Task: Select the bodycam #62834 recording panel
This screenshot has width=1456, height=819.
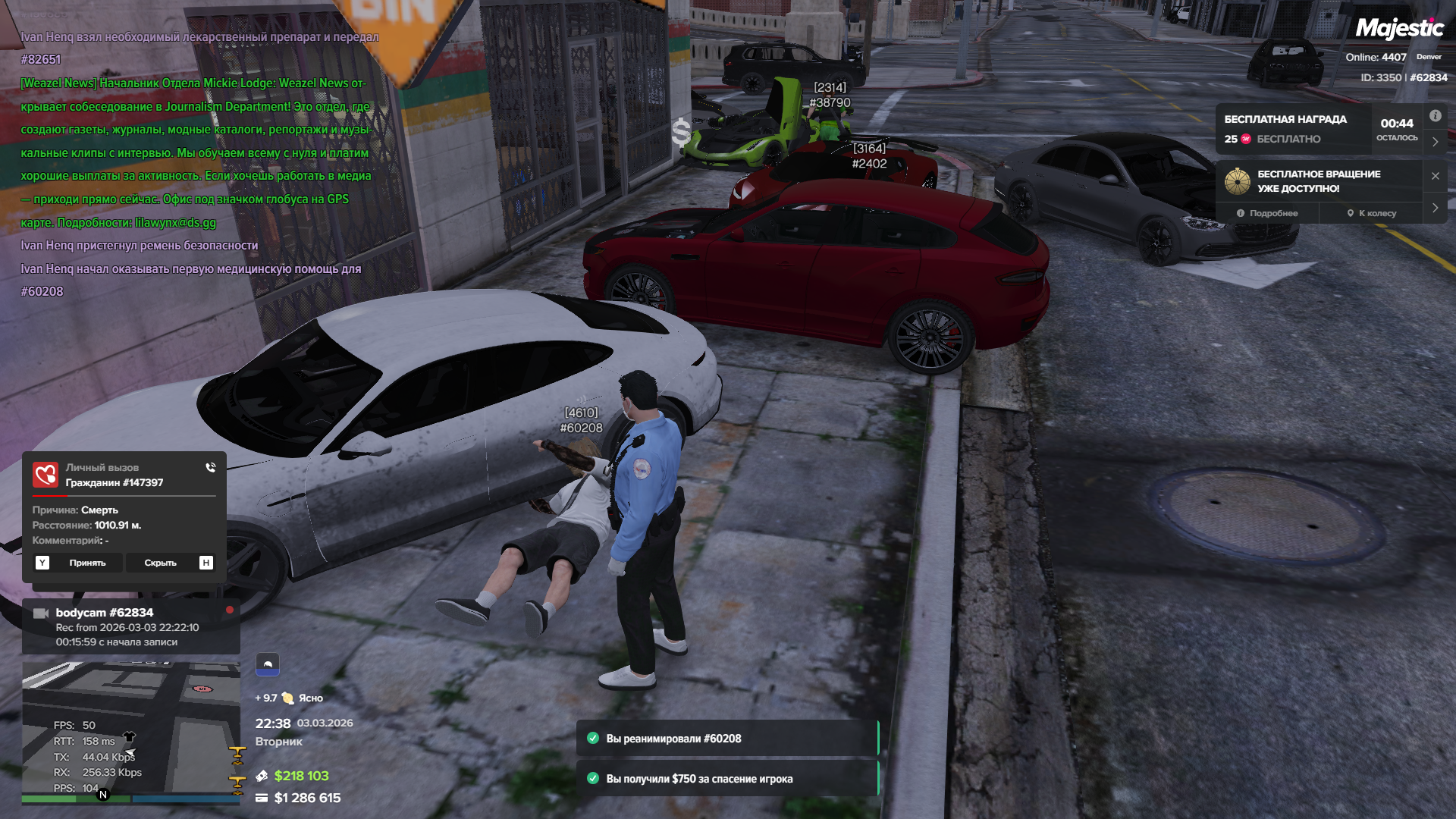Action: click(x=130, y=626)
